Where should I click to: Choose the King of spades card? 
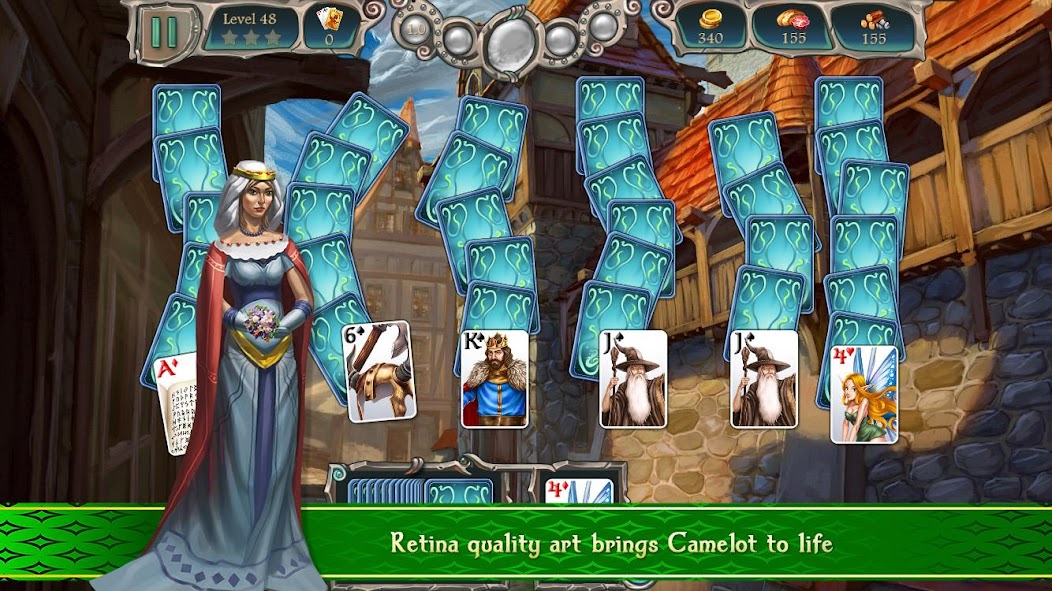point(494,378)
